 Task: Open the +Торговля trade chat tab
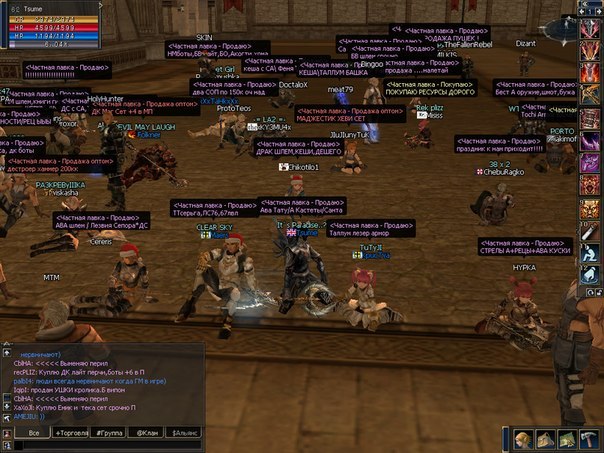click(72, 433)
